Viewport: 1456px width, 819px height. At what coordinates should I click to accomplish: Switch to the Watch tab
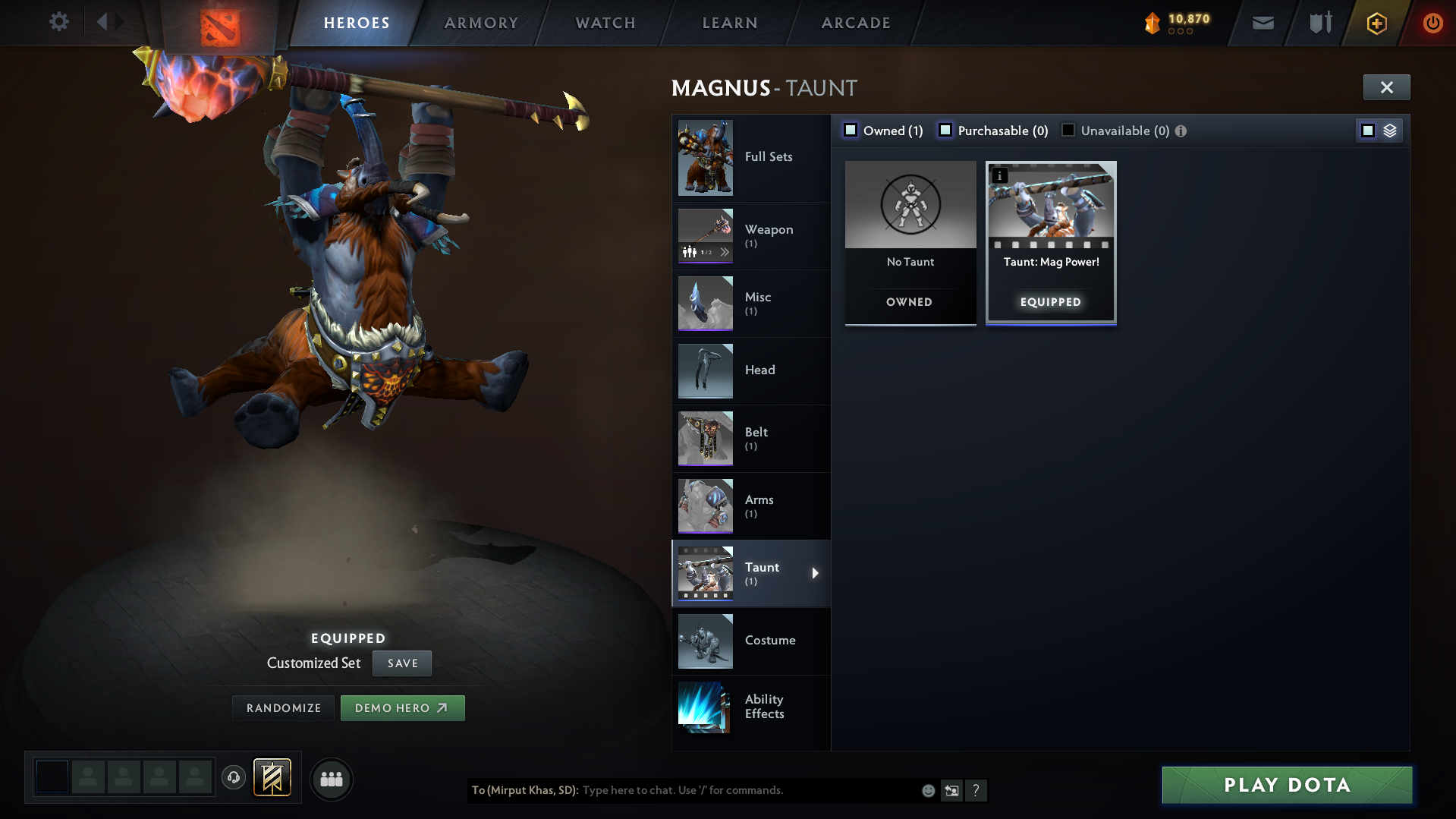click(604, 23)
